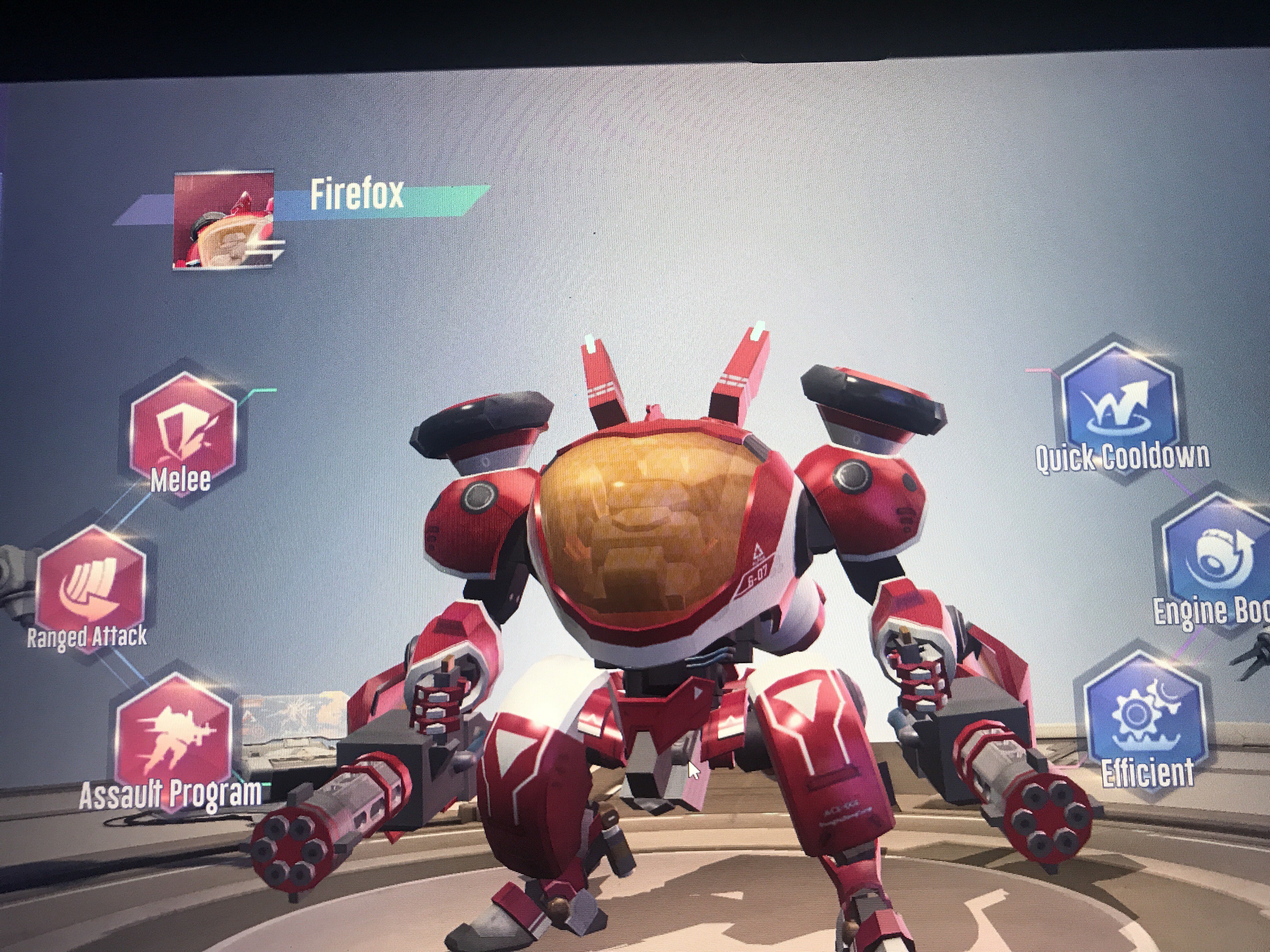Click the Firefox mech portrait
Screen dimensions: 1270x952
pyautogui.click(x=223, y=220)
